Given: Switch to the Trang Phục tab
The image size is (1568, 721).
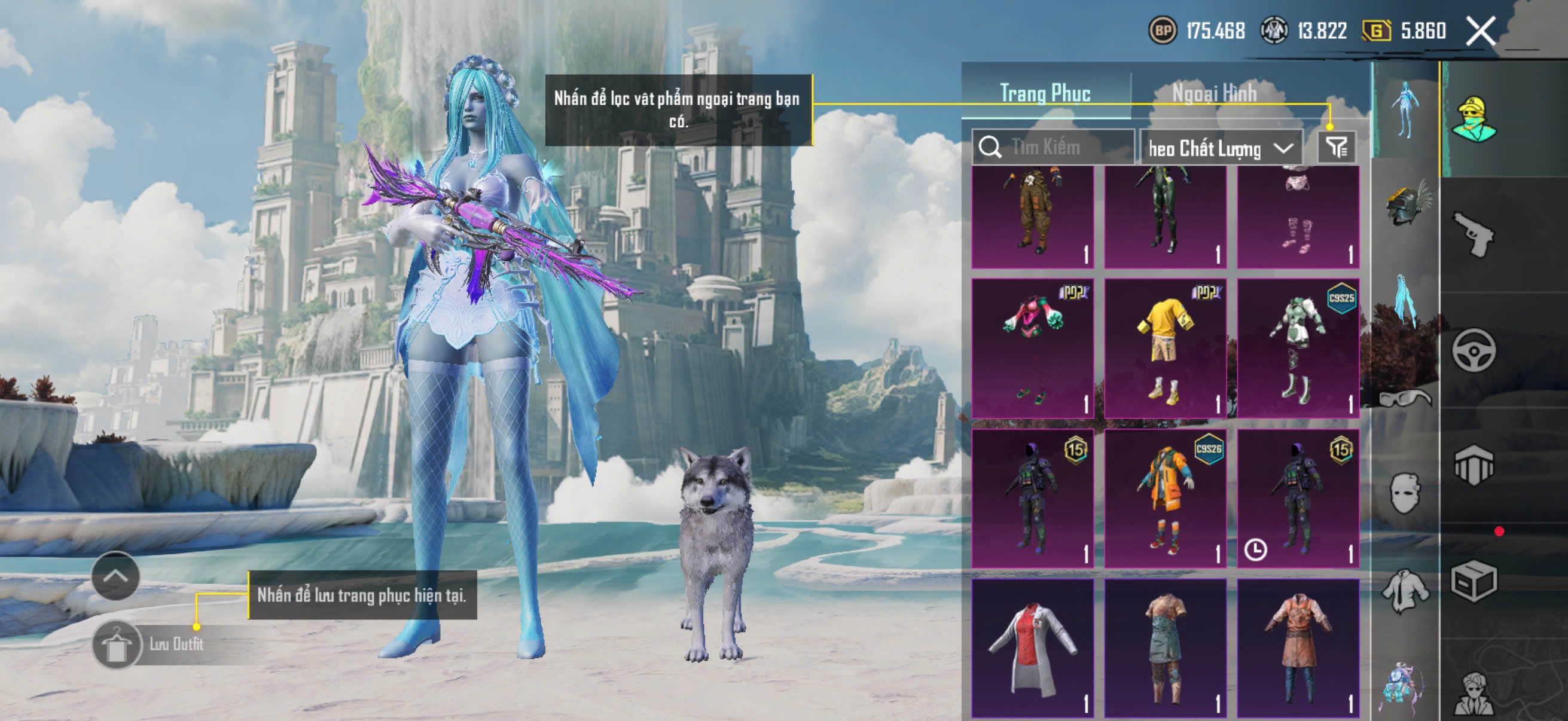Looking at the screenshot, I should [1045, 93].
